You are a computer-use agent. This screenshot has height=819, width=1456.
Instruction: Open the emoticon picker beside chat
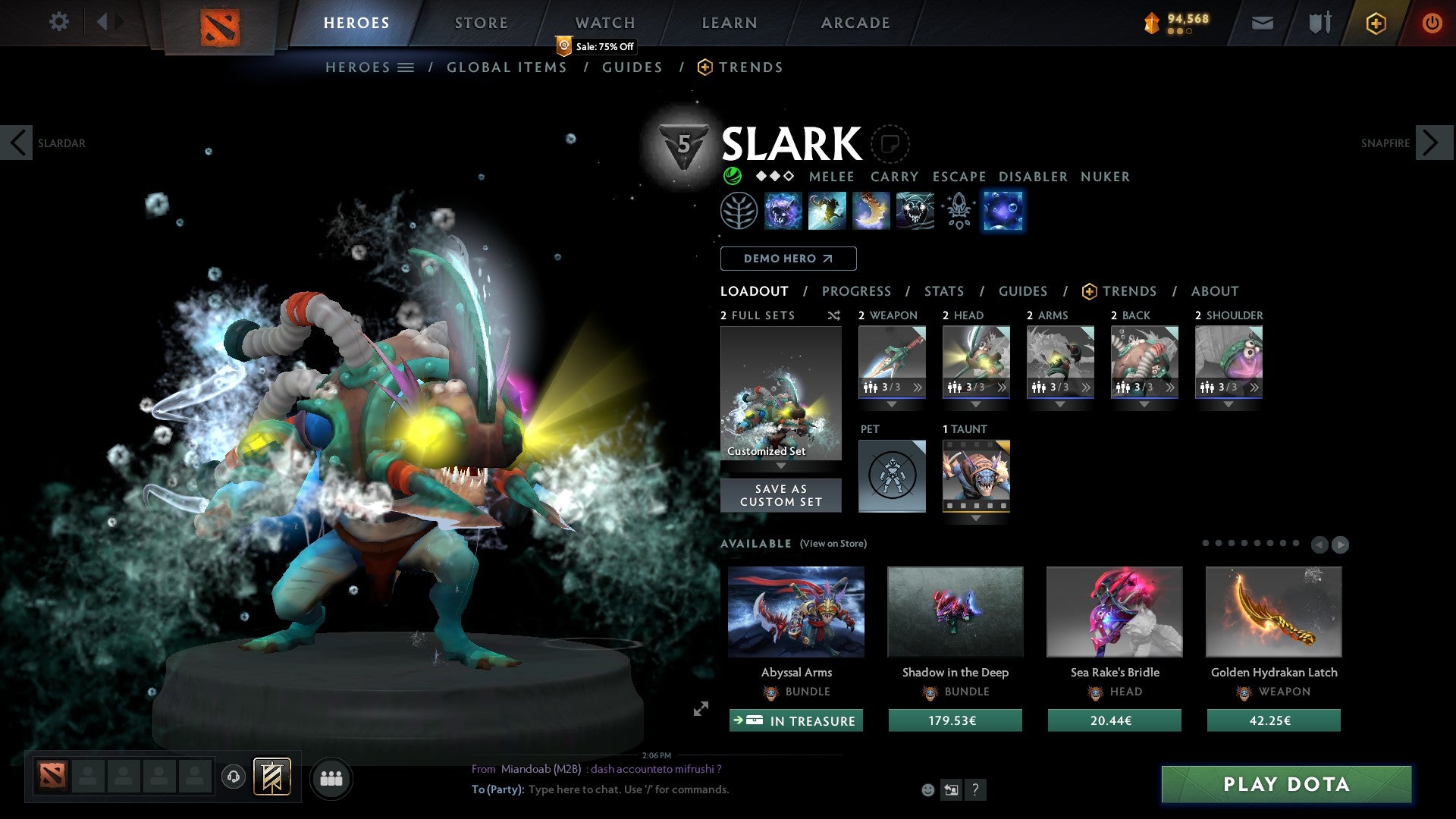coord(928,789)
